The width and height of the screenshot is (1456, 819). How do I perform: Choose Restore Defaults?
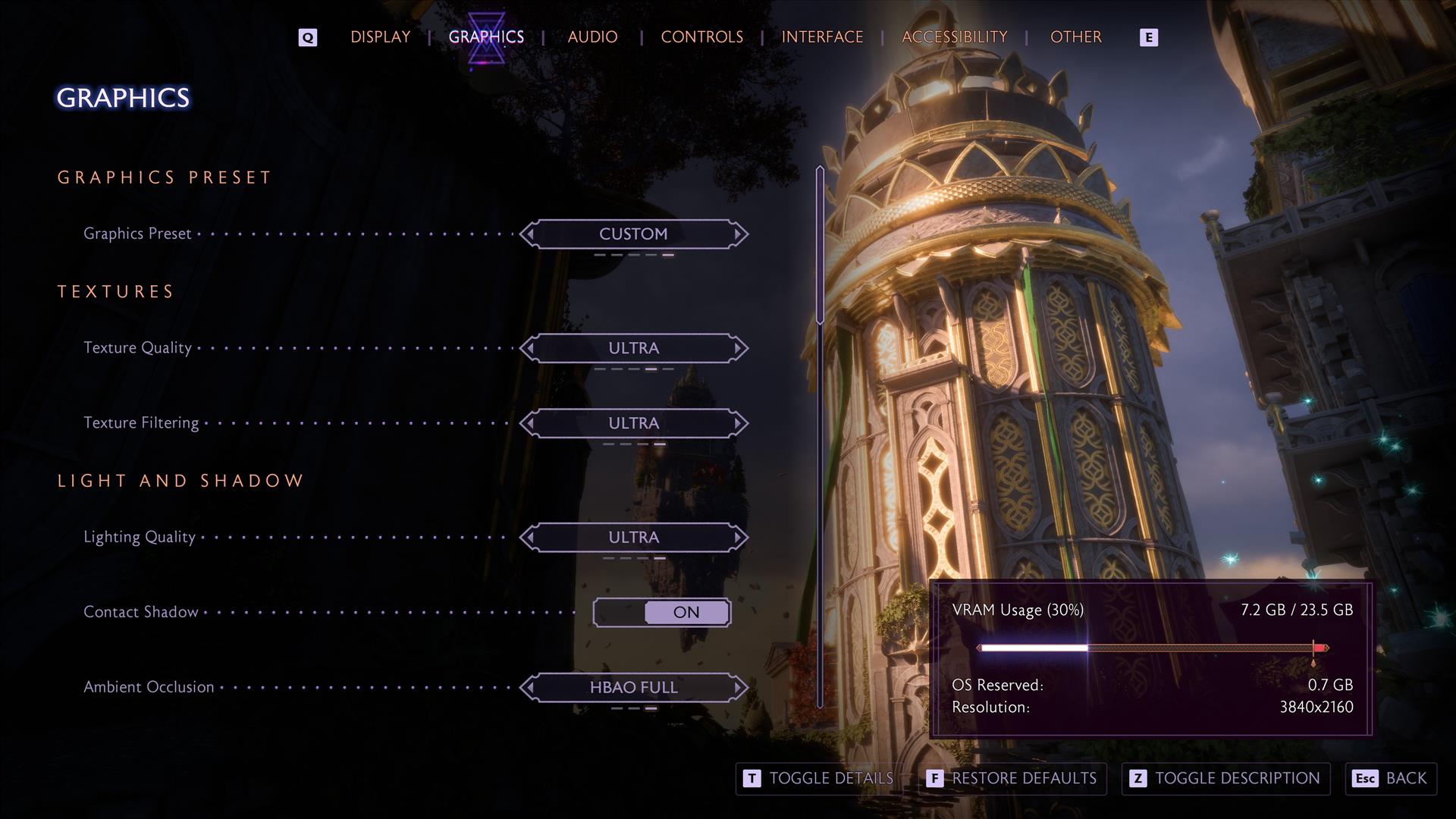[1012, 779]
